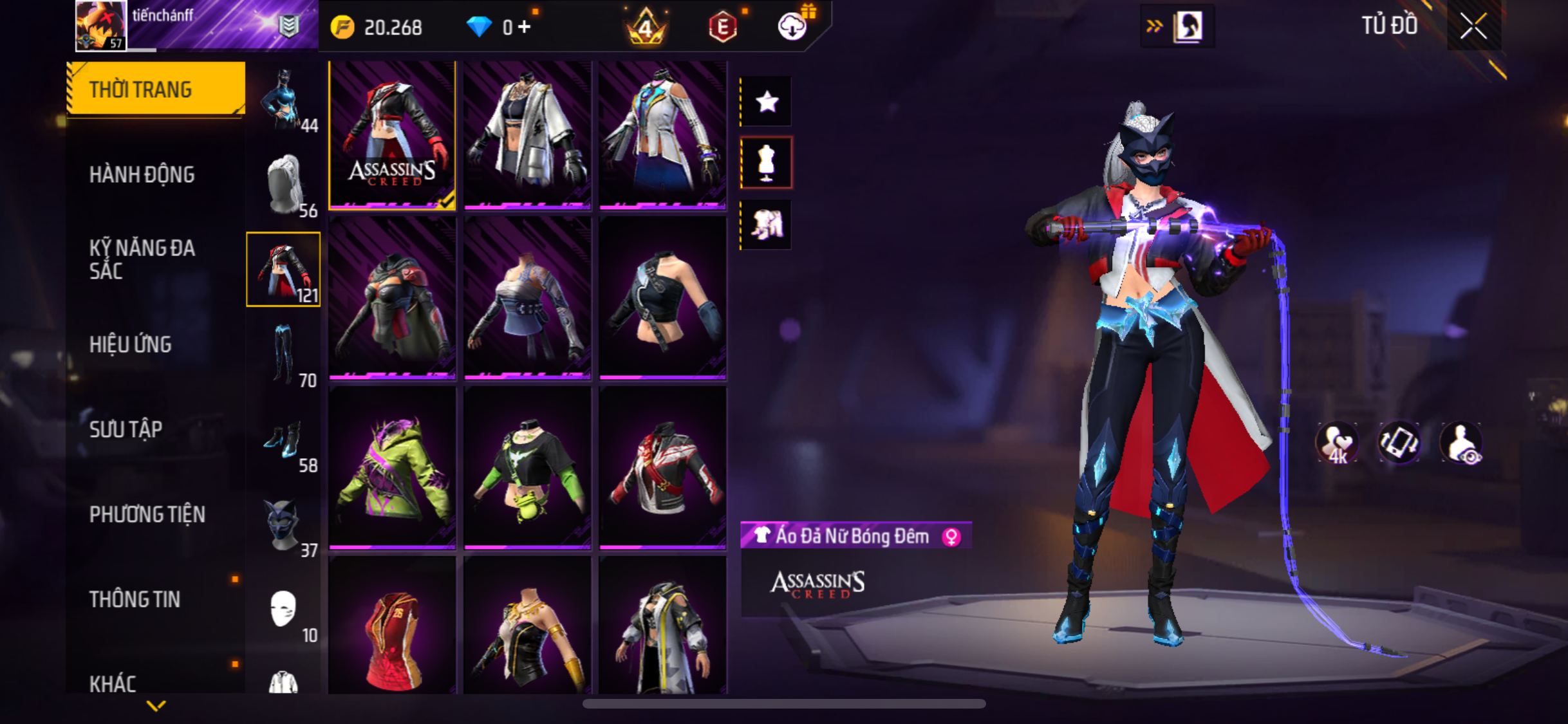Open the KỸ NĂNG ĐA SẮC tab

142,259
